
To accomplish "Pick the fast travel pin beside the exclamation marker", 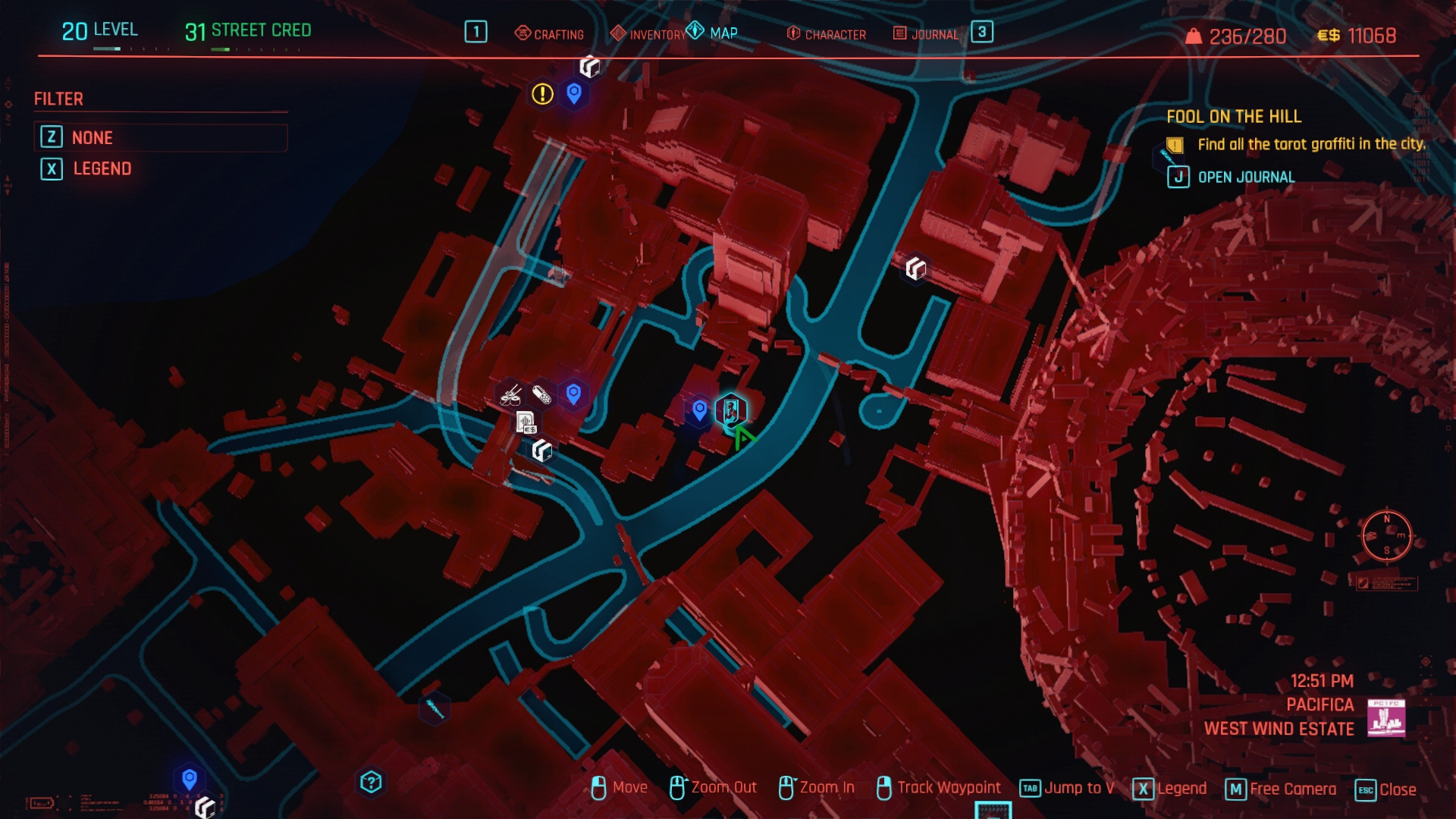I will pyautogui.click(x=574, y=93).
